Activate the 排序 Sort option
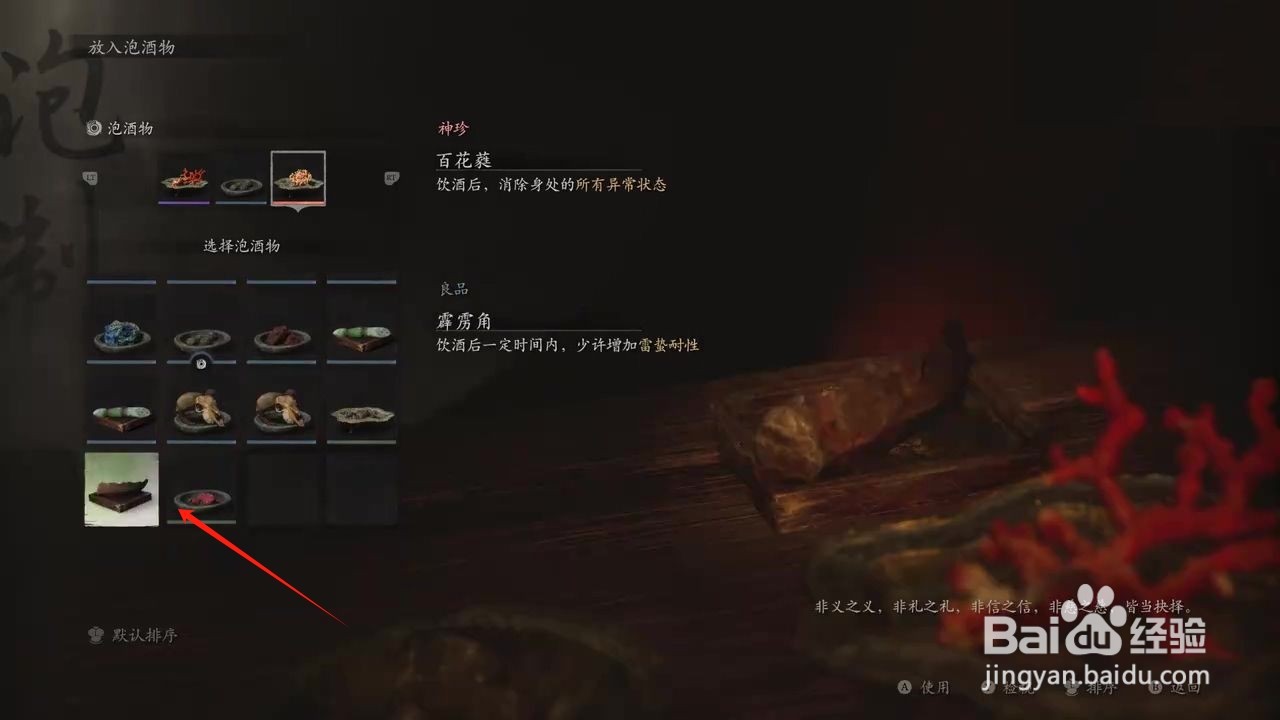 tap(1097, 688)
